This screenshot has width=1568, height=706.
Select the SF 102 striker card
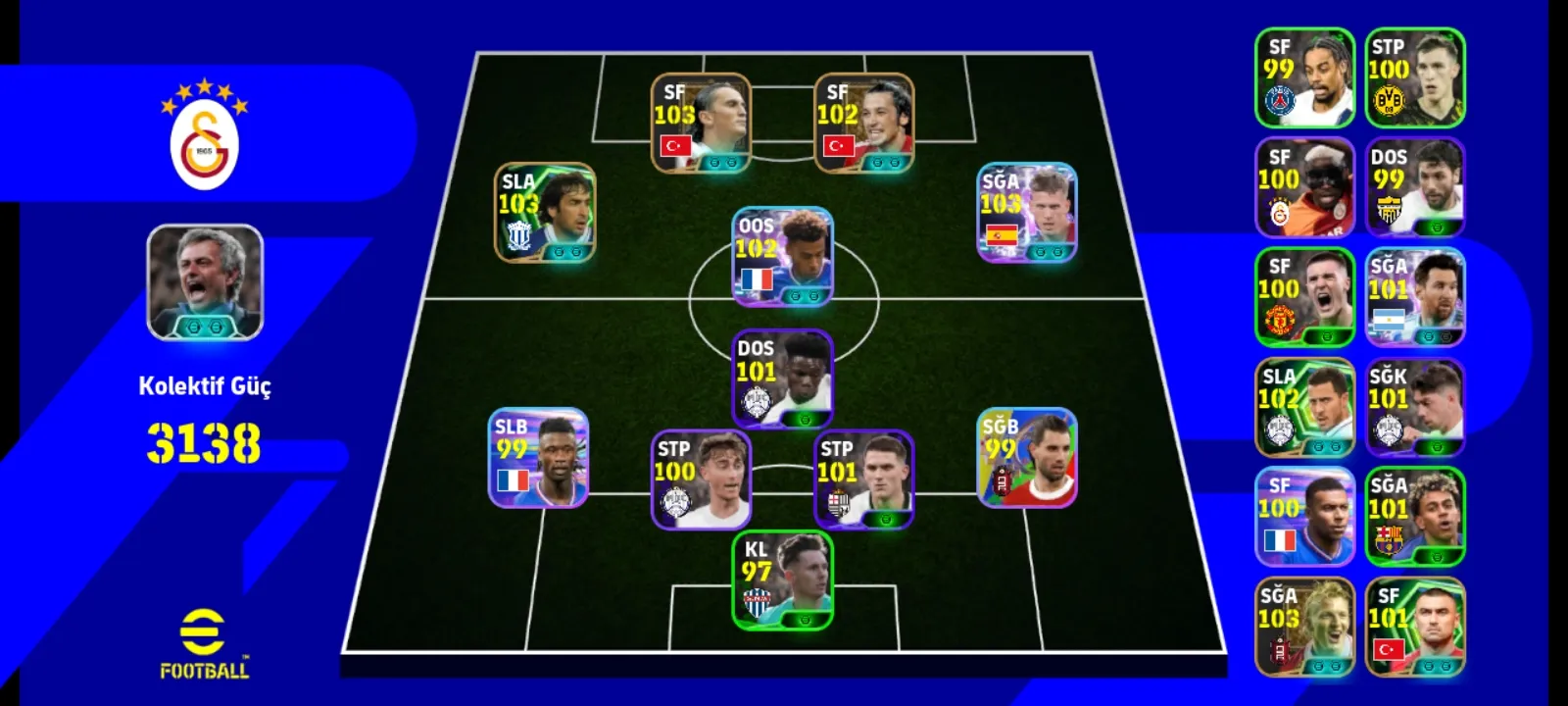click(x=863, y=123)
